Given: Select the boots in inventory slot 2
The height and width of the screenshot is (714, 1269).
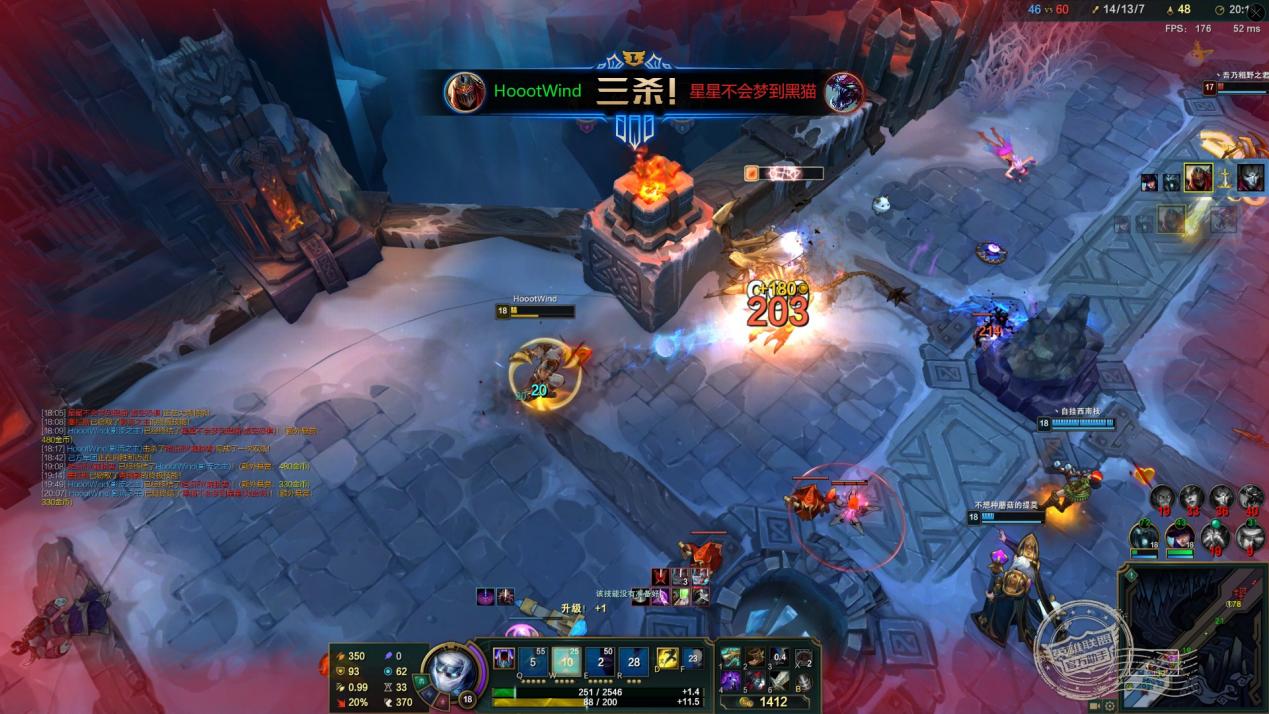Looking at the screenshot, I should click(755, 657).
